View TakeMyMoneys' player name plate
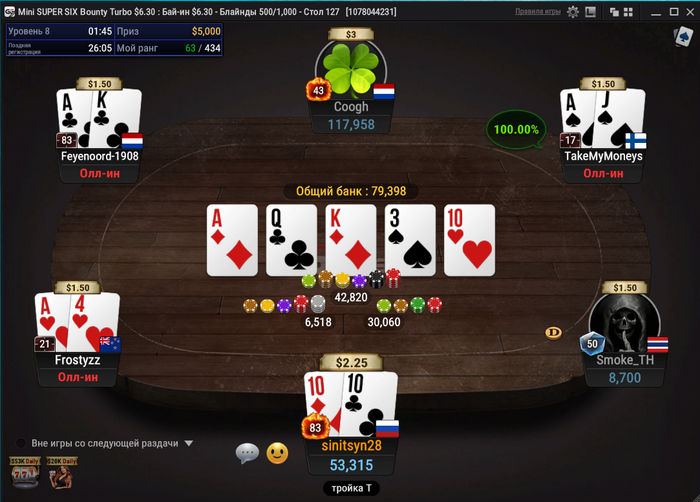This screenshot has height=502, width=700. tap(603, 156)
